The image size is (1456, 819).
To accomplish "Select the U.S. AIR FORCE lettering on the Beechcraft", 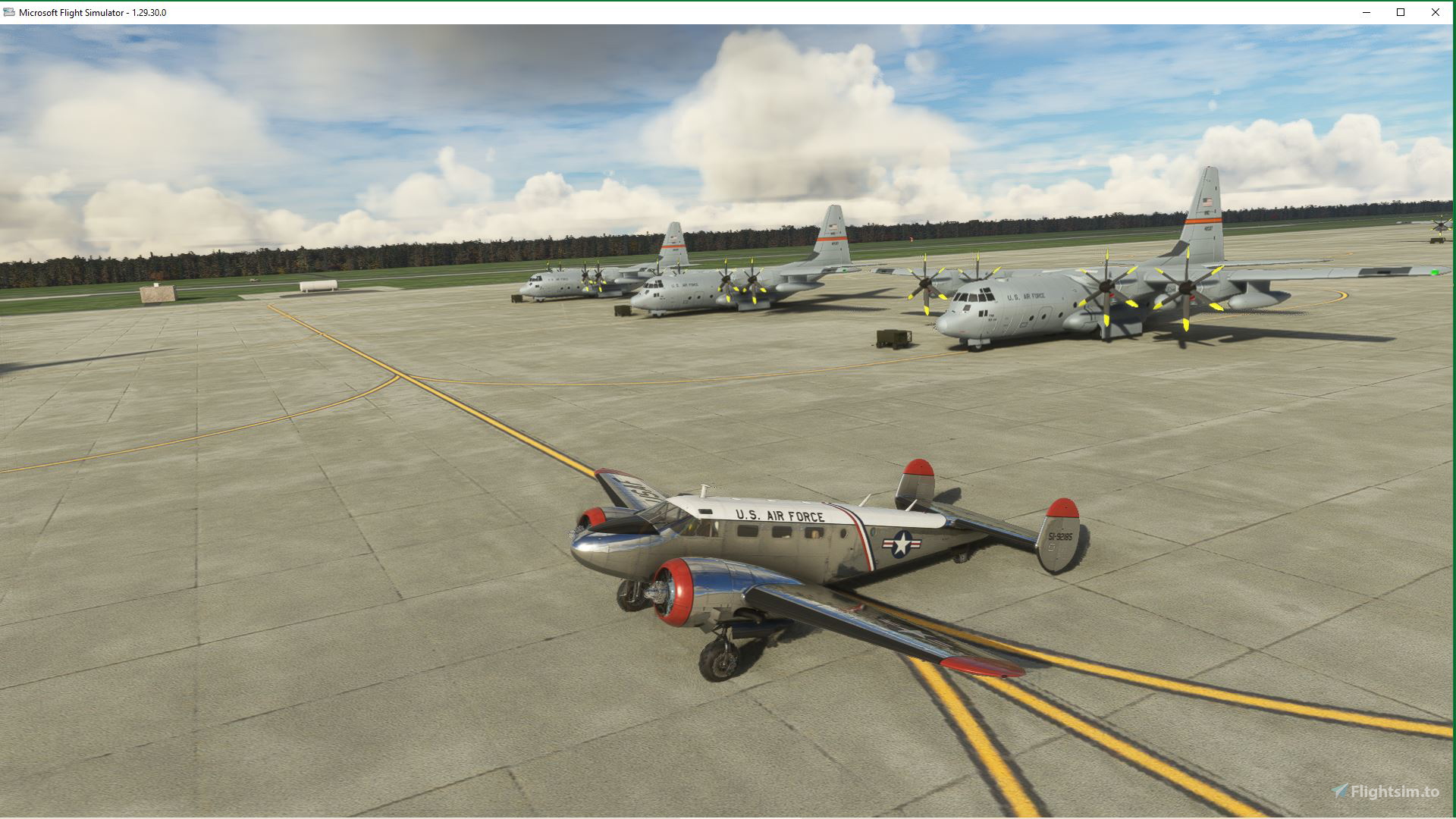I will [781, 516].
